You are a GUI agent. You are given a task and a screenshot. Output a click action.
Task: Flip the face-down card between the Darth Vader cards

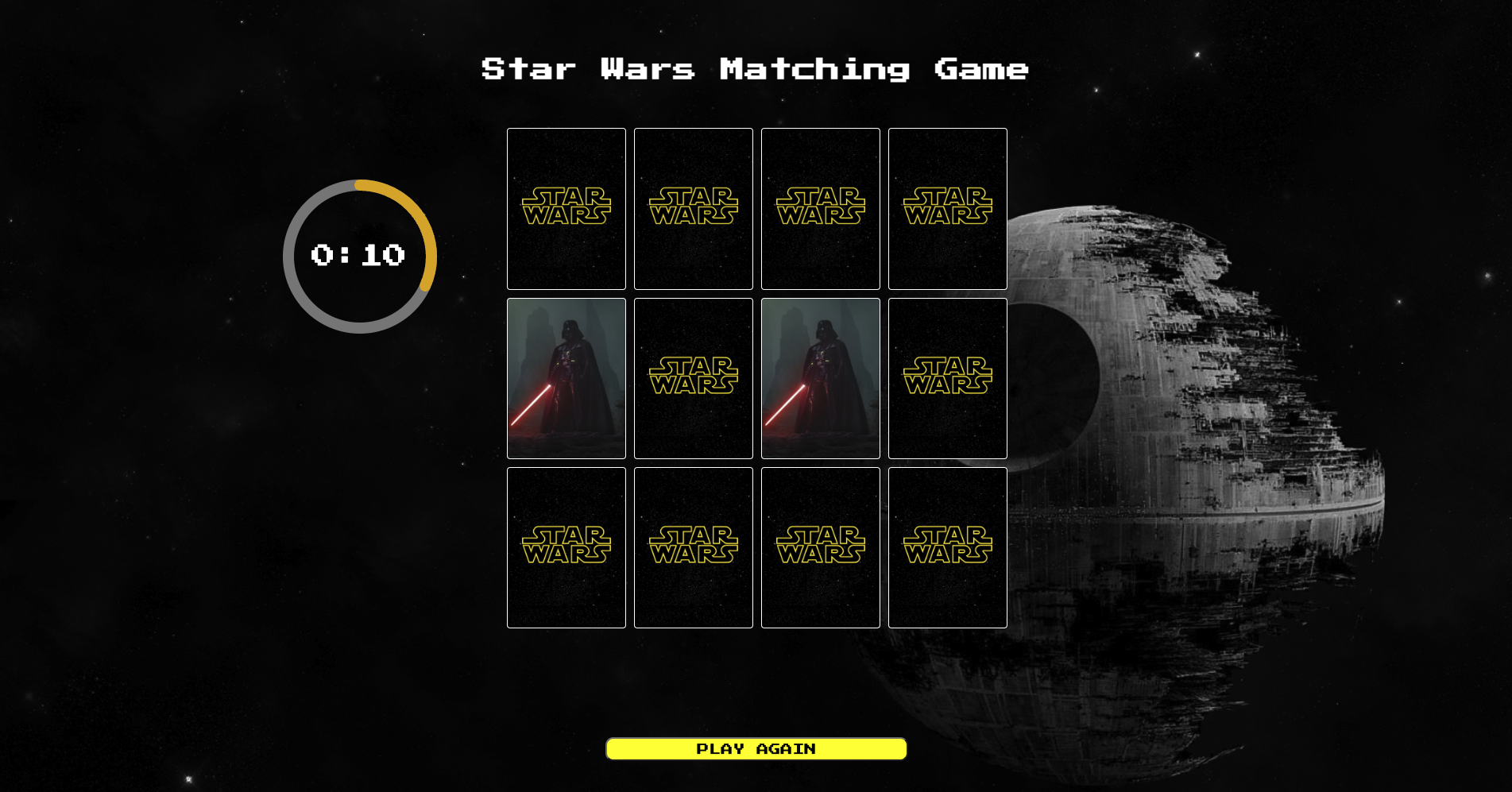point(693,377)
